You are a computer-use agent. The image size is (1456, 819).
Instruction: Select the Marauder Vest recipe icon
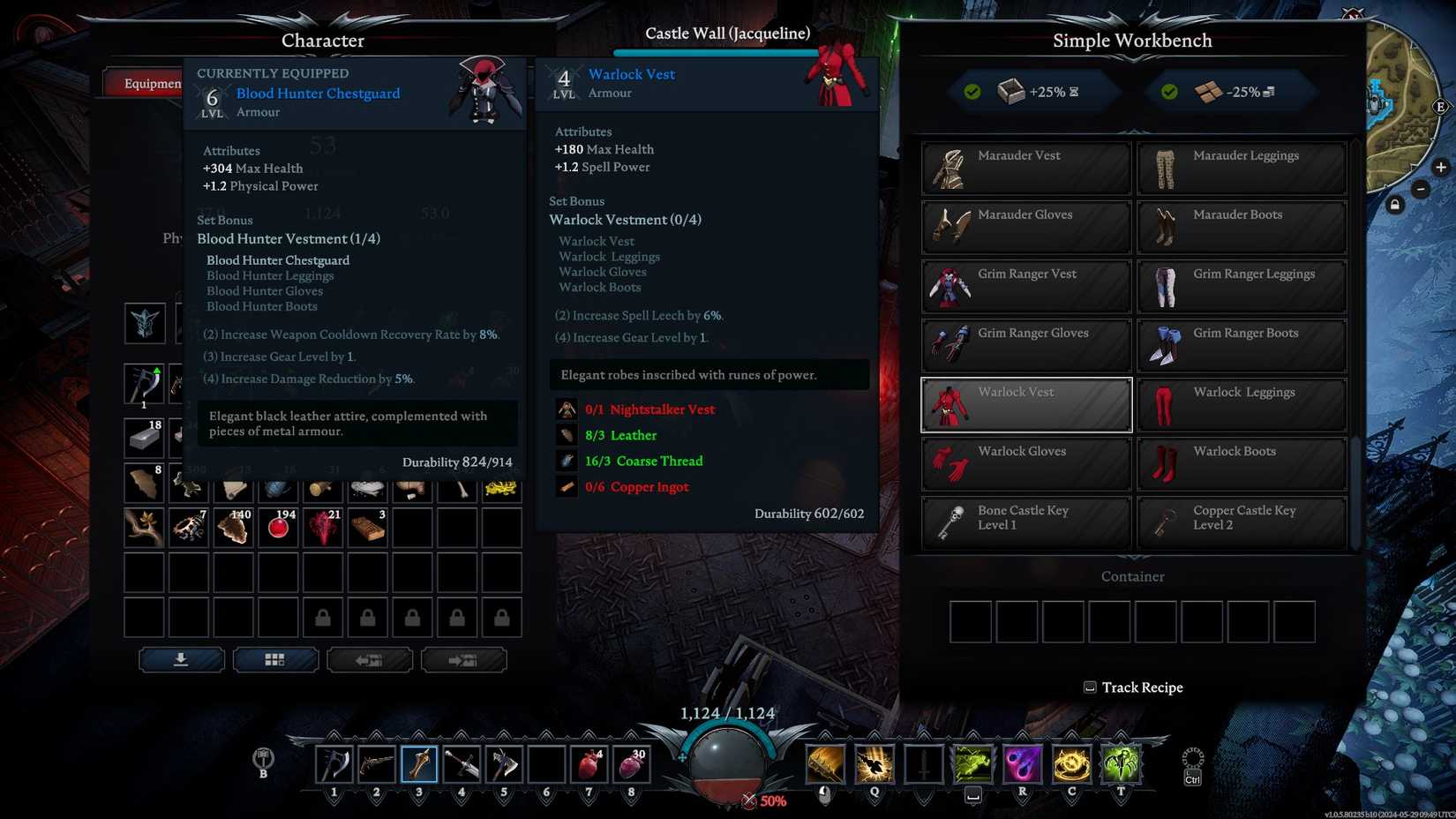[949, 168]
